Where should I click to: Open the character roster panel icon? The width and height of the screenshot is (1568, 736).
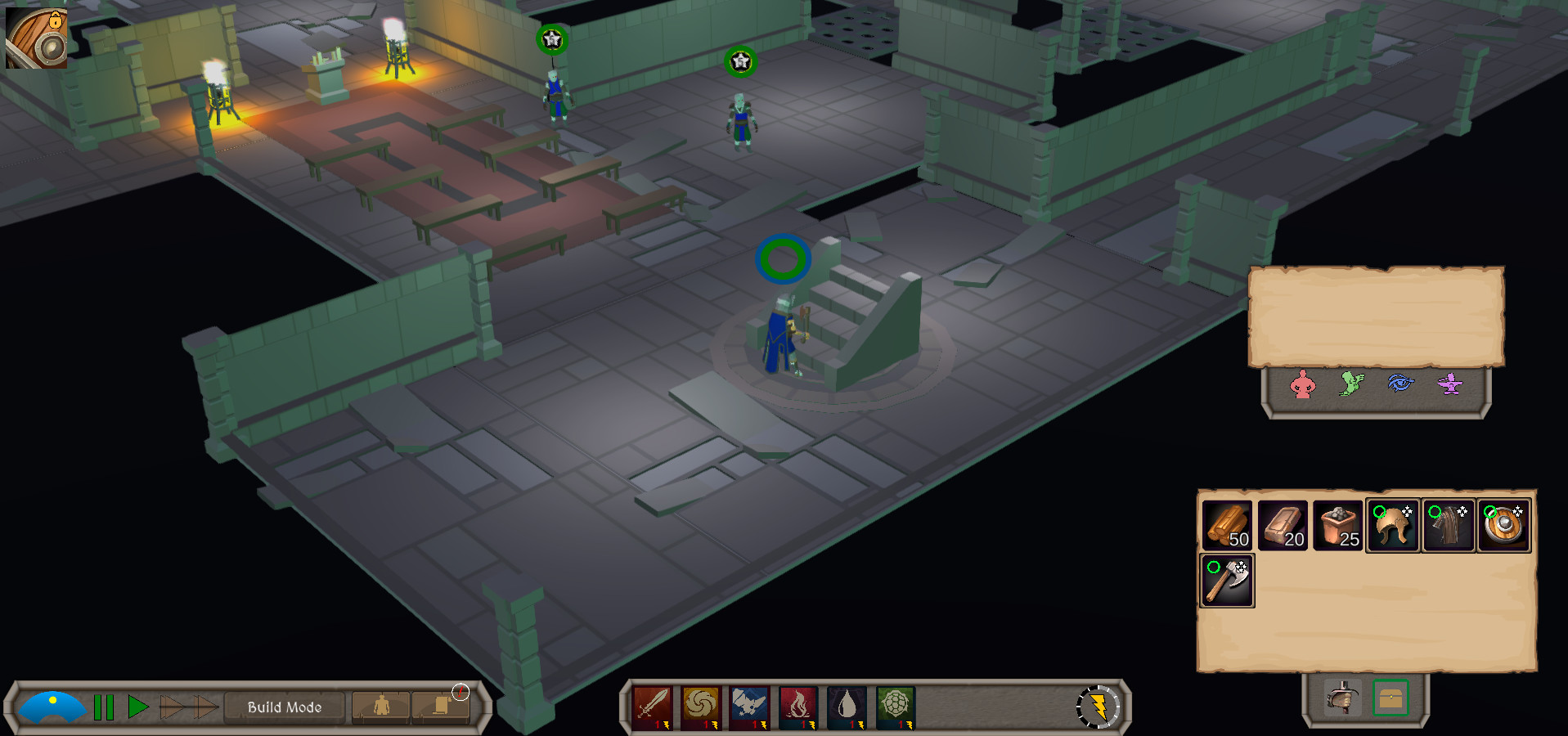point(380,707)
